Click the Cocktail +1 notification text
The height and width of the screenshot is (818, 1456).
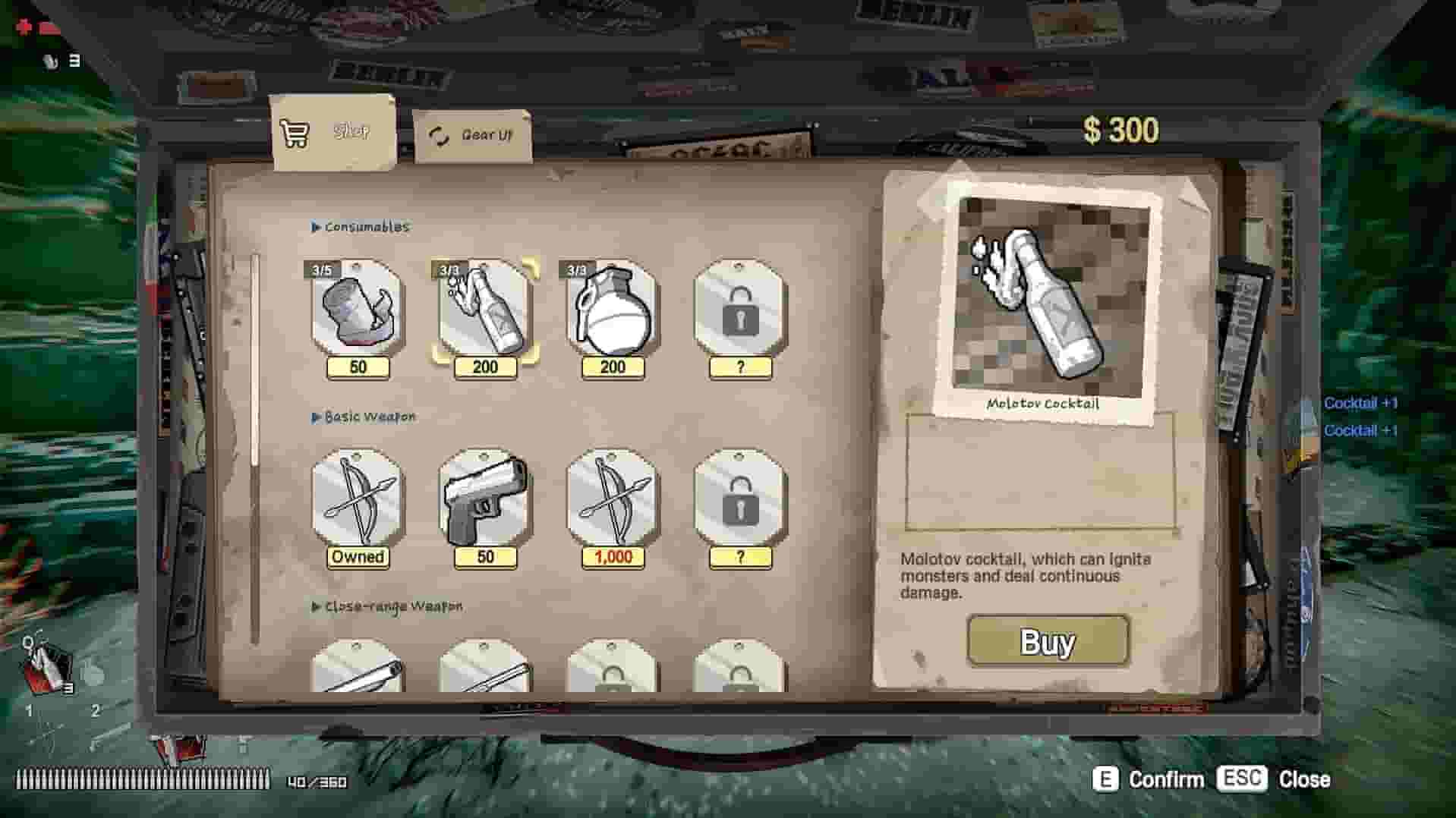click(1359, 403)
